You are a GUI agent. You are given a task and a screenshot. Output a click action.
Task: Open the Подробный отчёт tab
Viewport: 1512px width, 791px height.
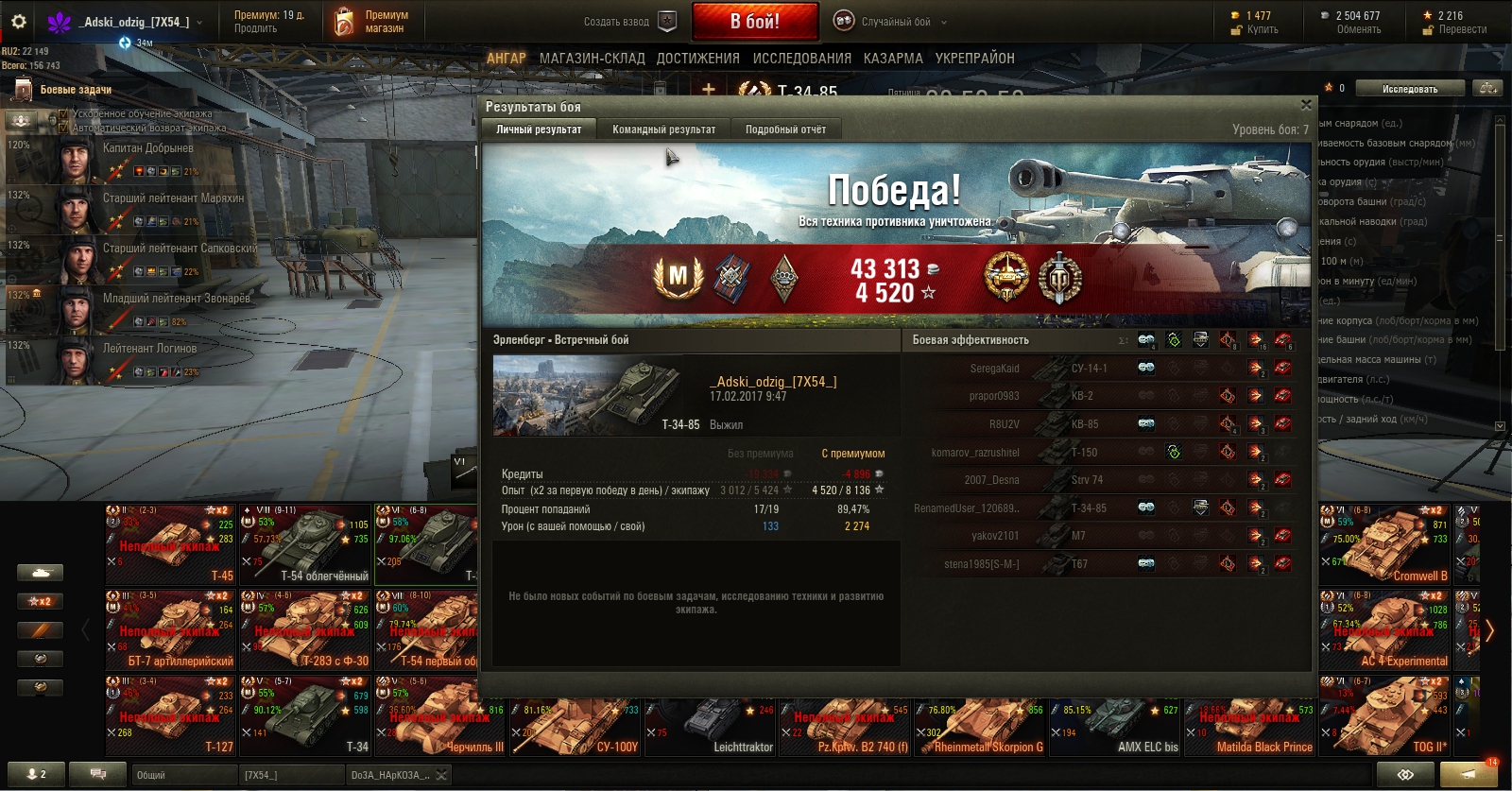point(785,129)
